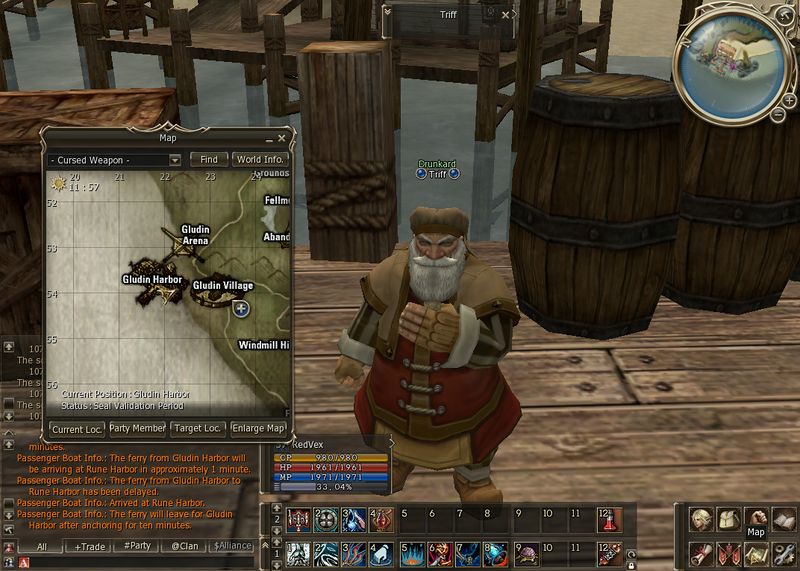Click the Target Loc. button

(197, 428)
